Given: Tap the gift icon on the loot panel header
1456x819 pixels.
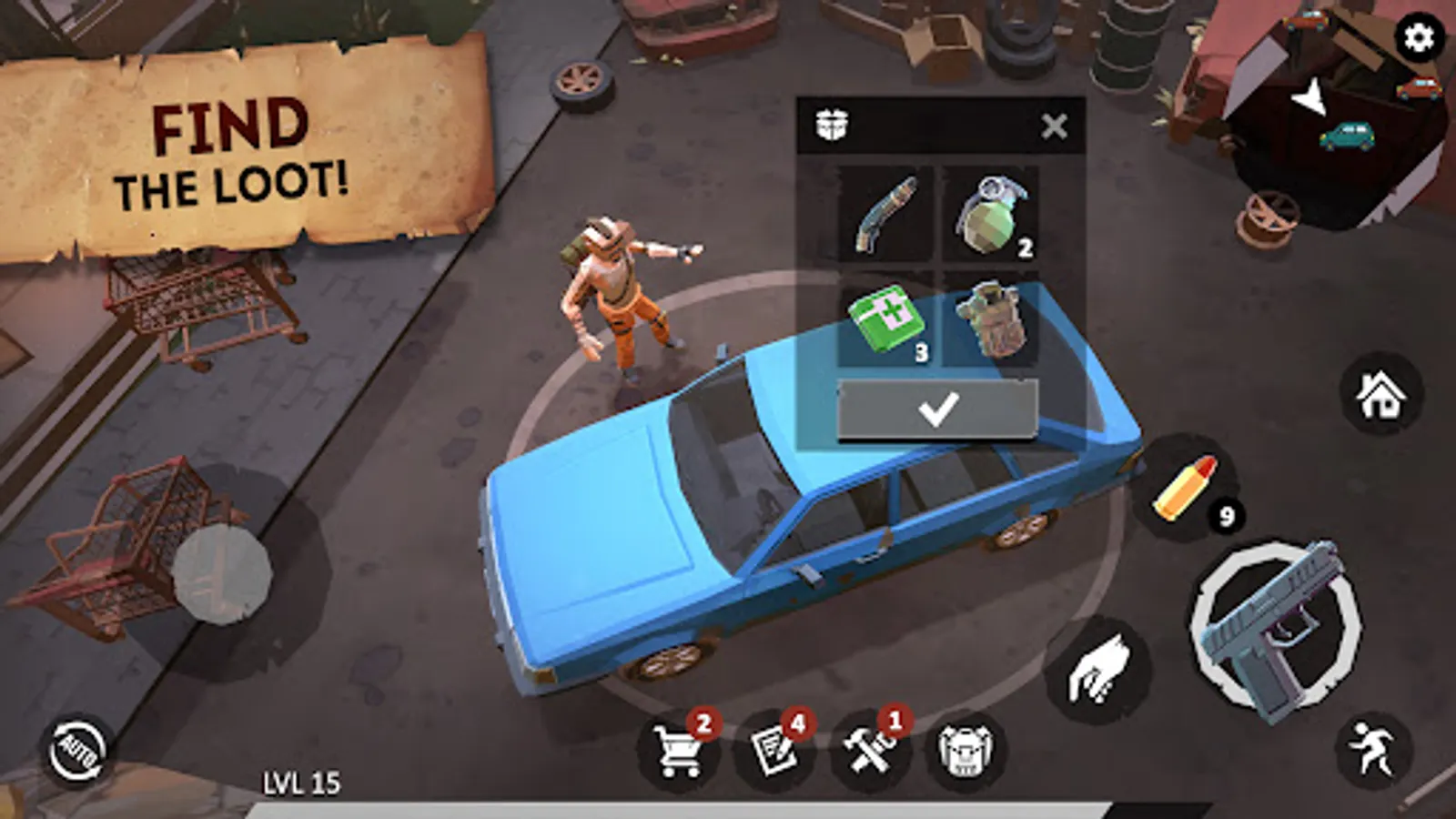Looking at the screenshot, I should [833, 123].
